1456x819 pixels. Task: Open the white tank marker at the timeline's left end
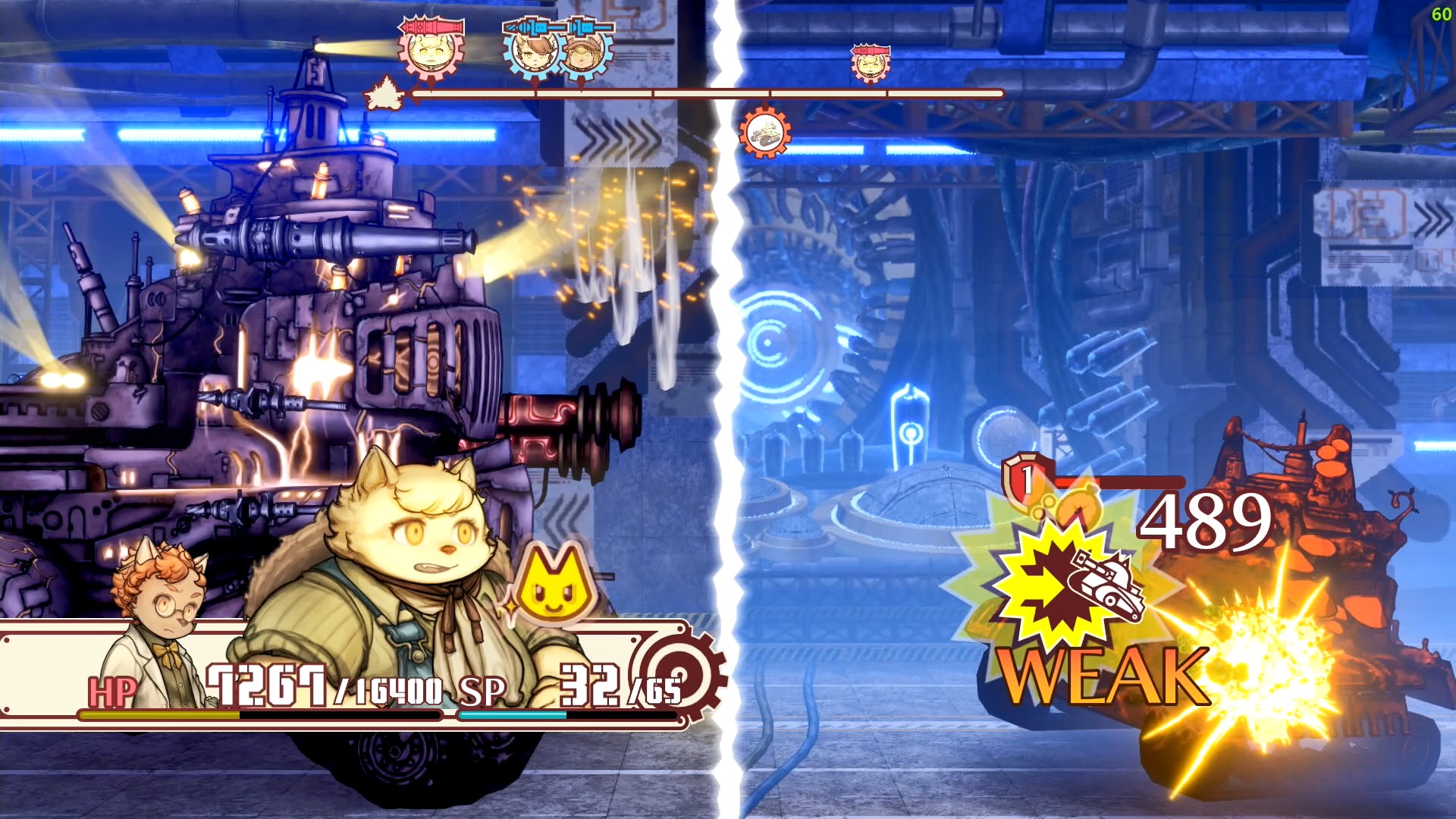(384, 95)
